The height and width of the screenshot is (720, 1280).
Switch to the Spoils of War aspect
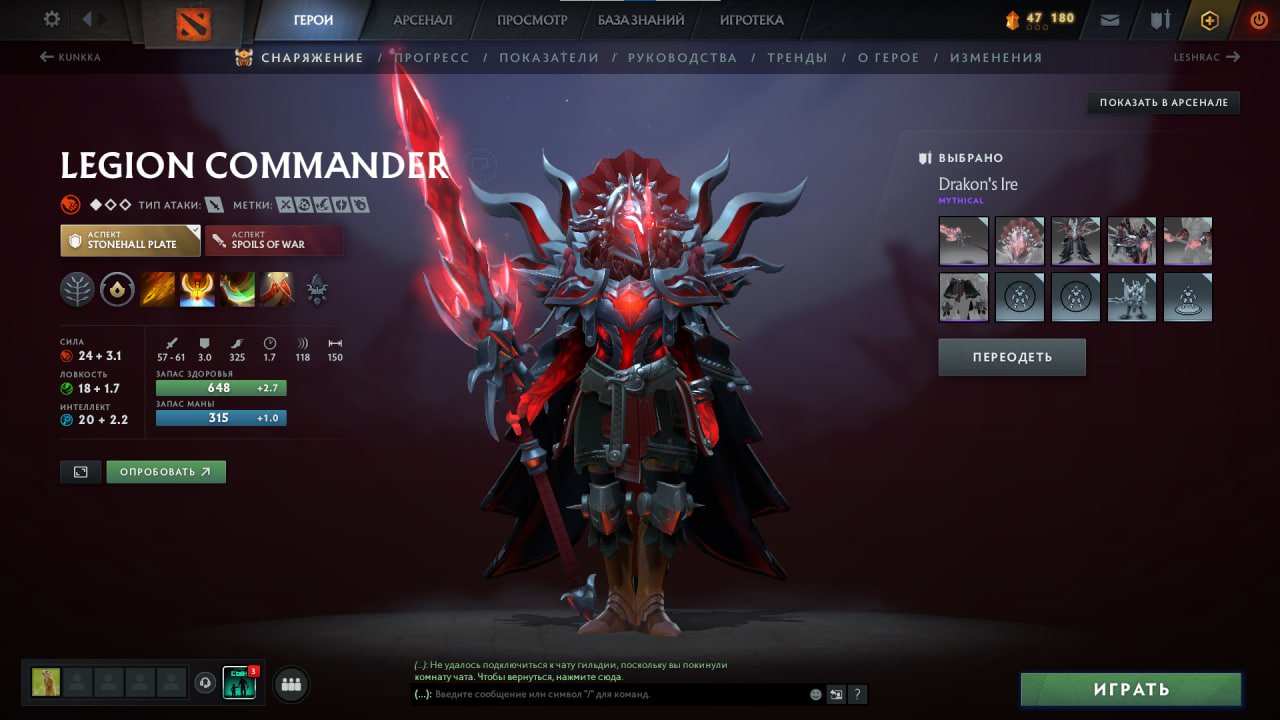tap(275, 240)
